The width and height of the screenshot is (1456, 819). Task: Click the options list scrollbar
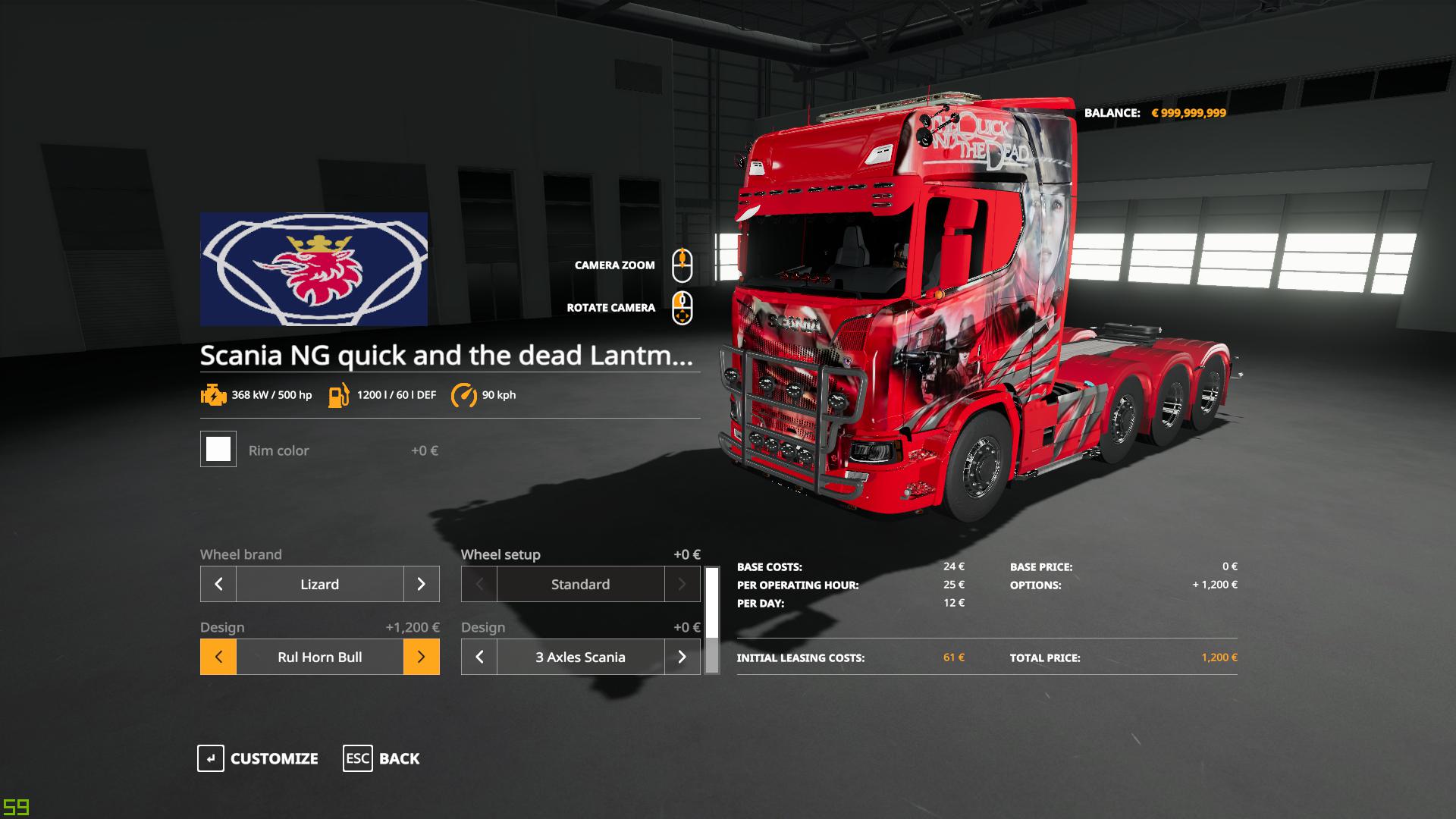pyautogui.click(x=711, y=620)
